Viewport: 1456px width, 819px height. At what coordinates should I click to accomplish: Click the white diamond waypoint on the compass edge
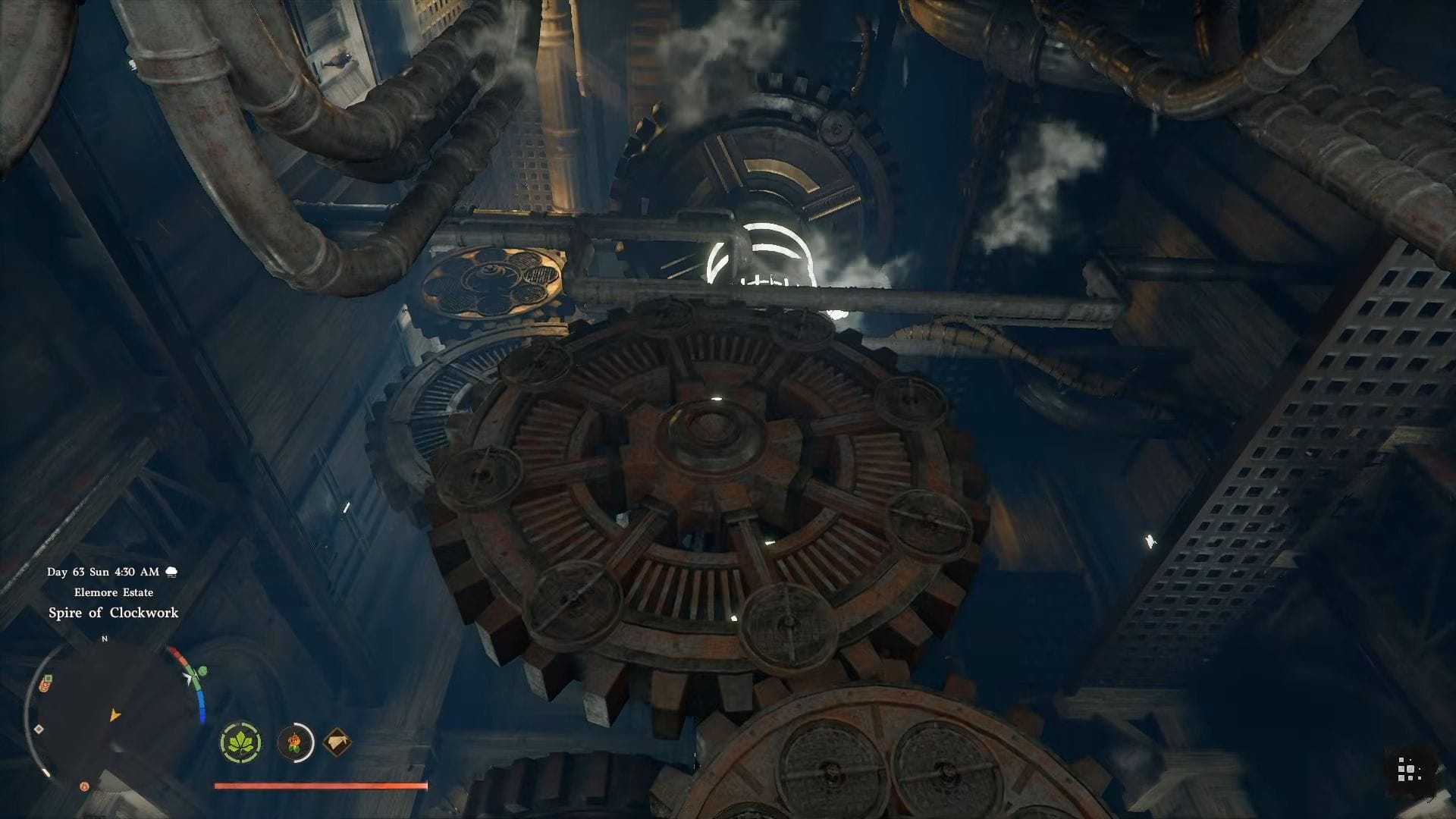pos(38,730)
